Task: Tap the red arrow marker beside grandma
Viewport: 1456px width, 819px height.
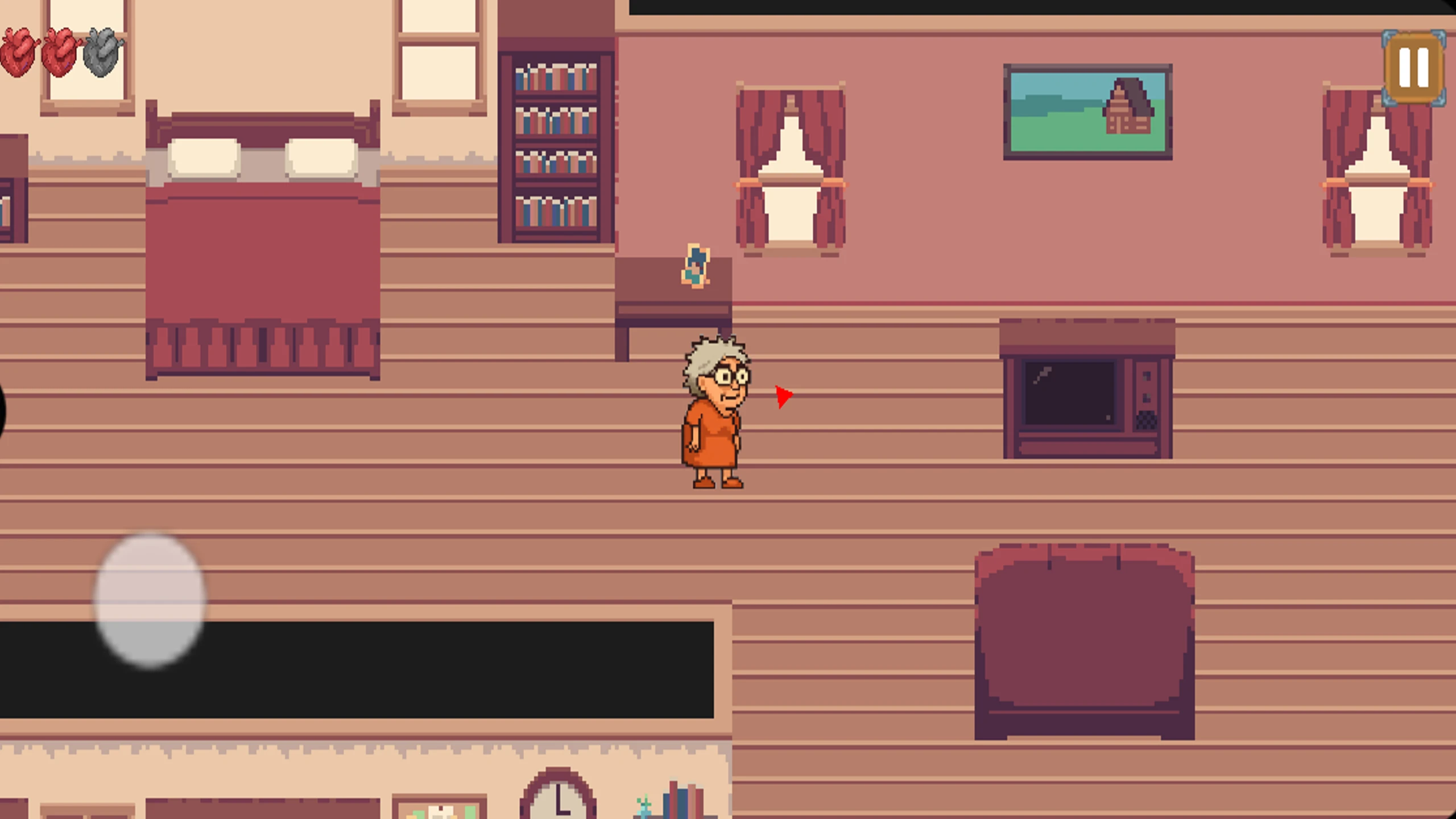Action: [x=782, y=395]
